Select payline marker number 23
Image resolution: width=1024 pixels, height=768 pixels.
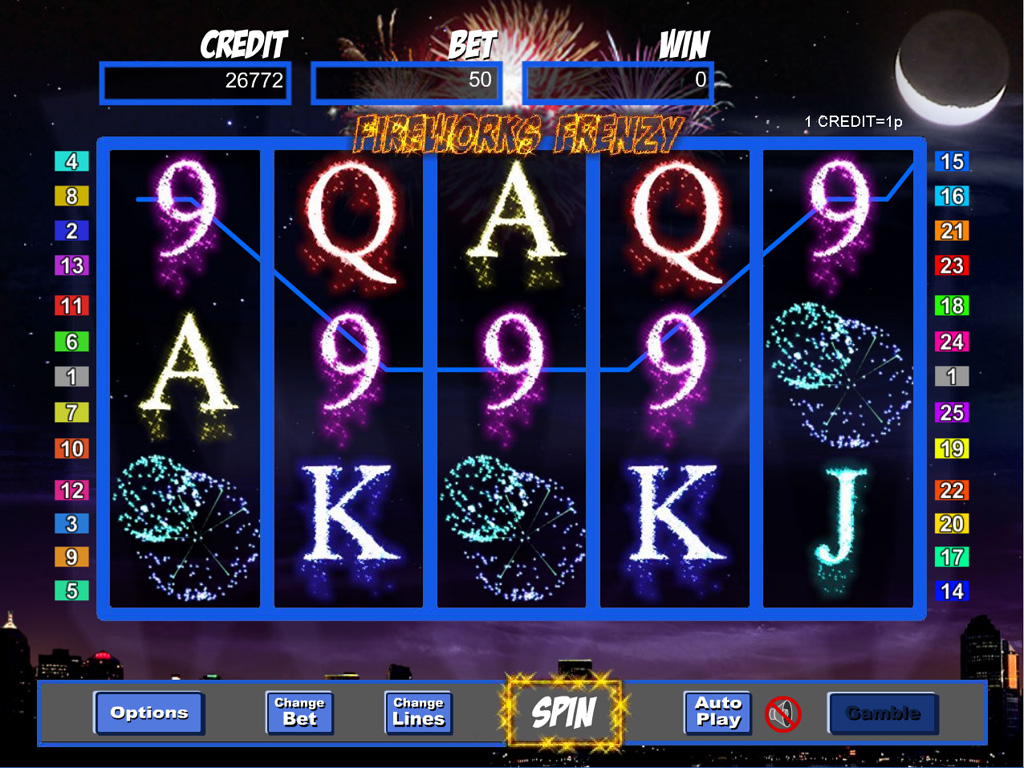coord(952,266)
